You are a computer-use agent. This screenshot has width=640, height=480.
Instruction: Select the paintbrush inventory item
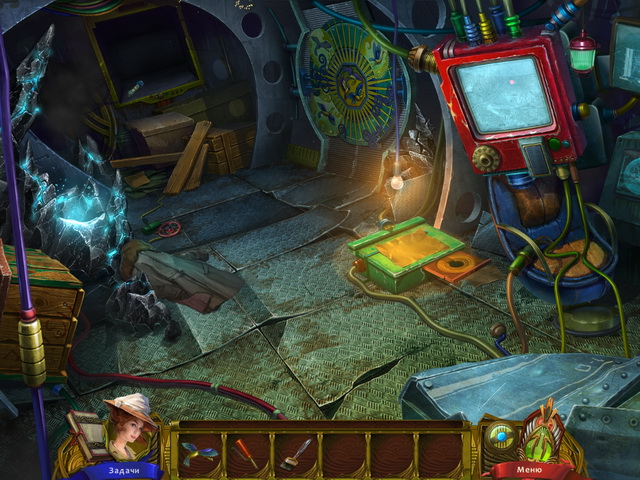pyautogui.click(x=295, y=450)
